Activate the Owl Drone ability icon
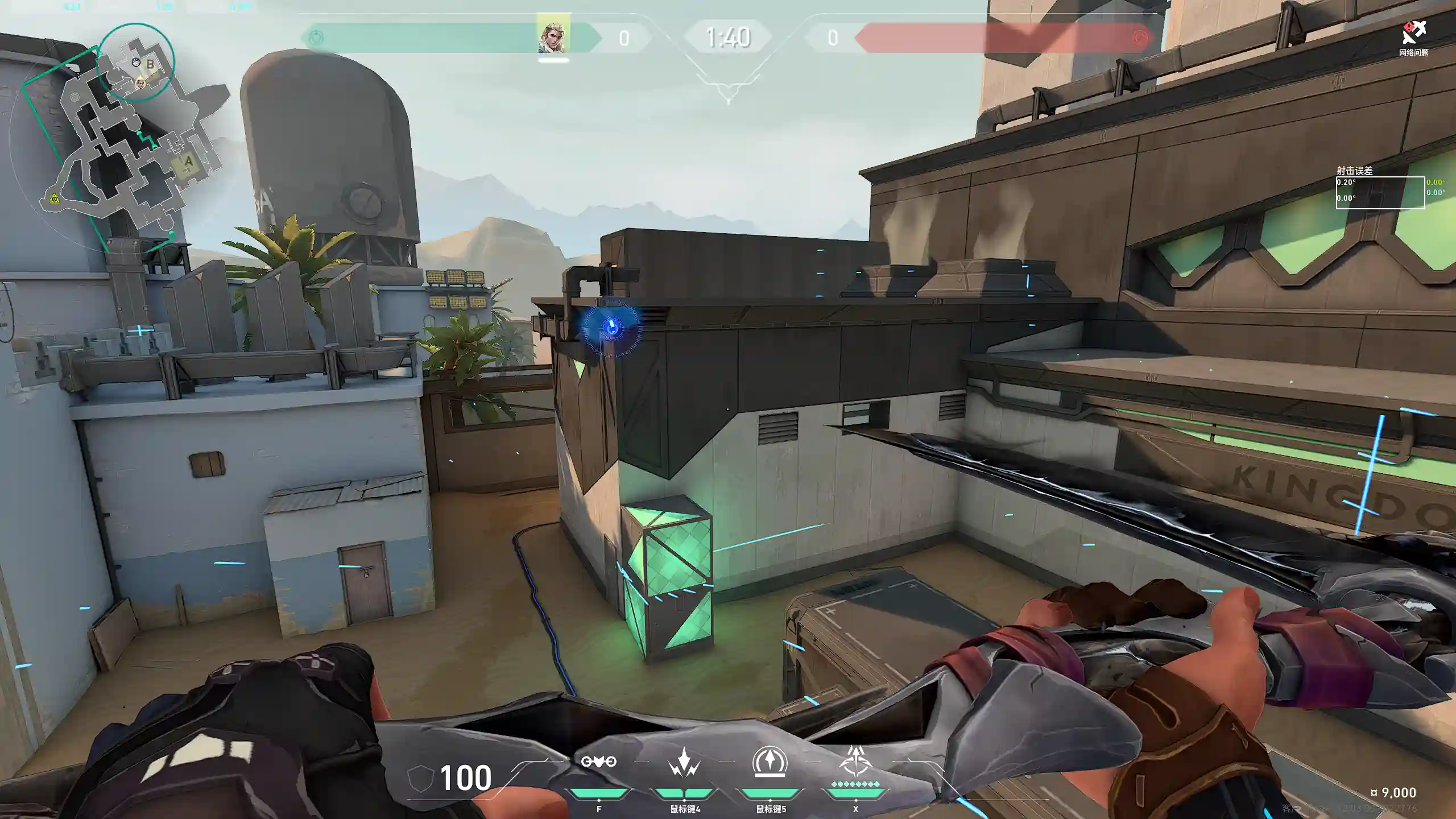The width and height of the screenshot is (1456, 819). (598, 762)
